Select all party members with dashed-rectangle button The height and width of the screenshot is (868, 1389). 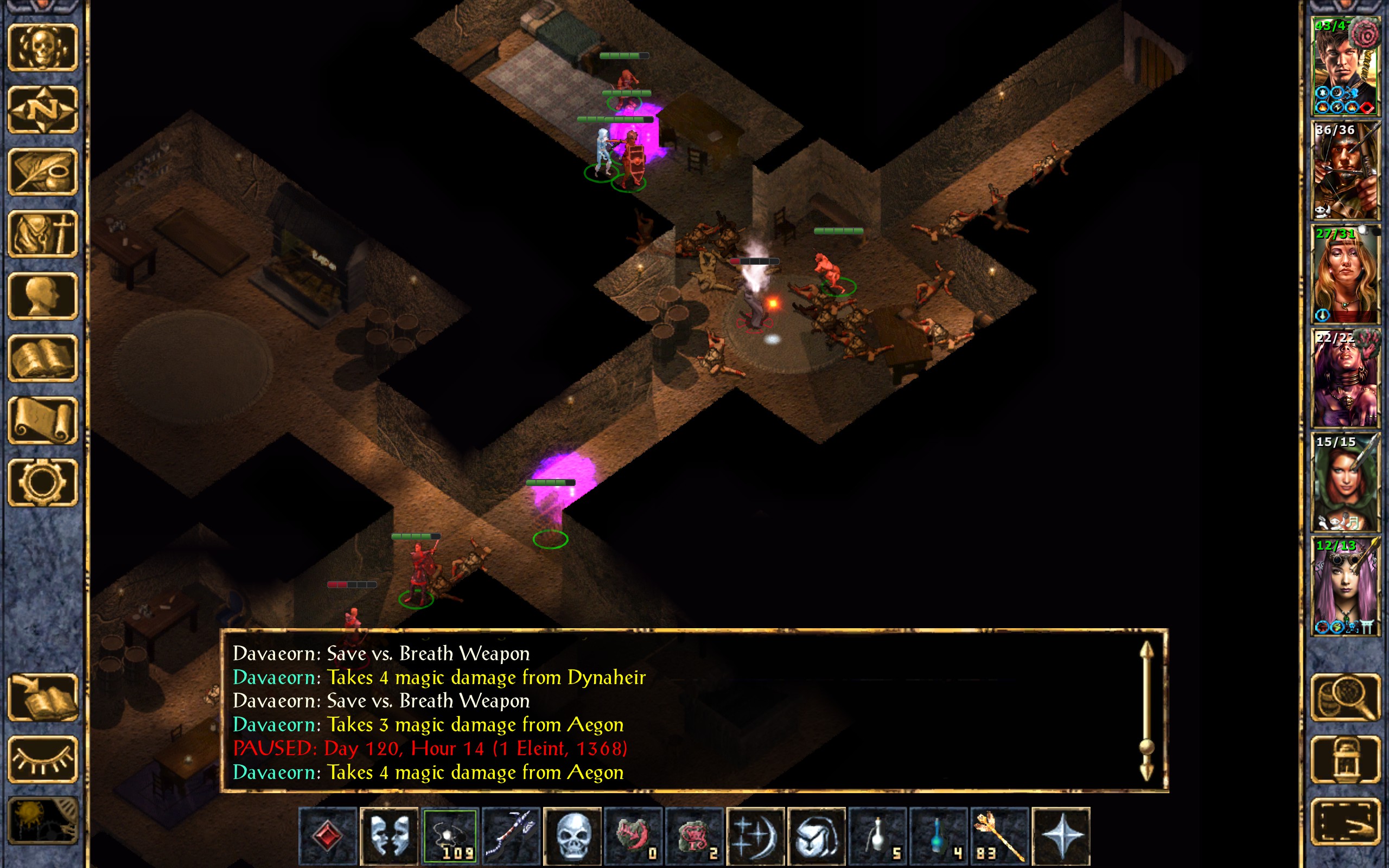(1345, 821)
